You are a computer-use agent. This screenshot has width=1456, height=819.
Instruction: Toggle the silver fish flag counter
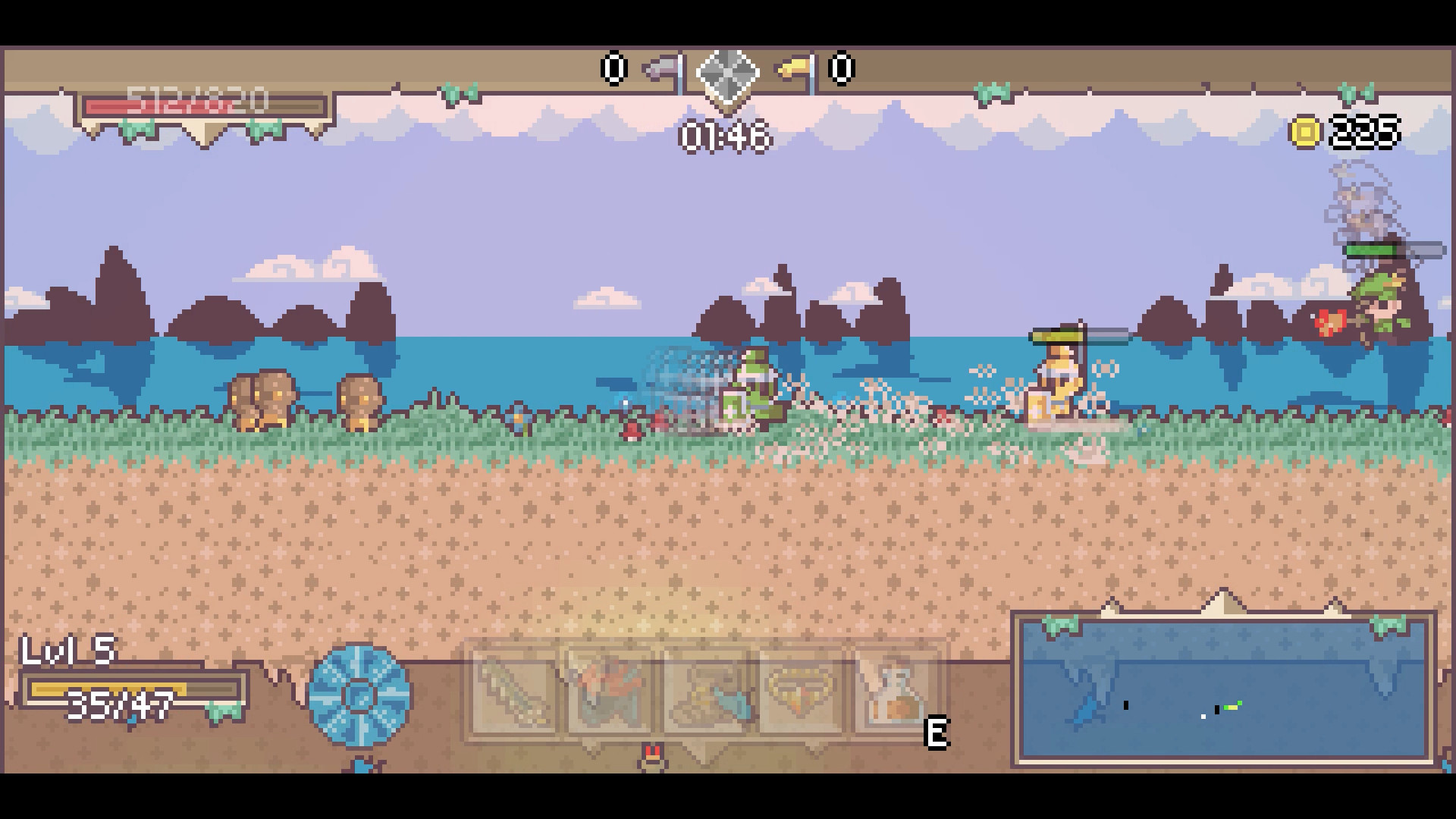point(659,68)
